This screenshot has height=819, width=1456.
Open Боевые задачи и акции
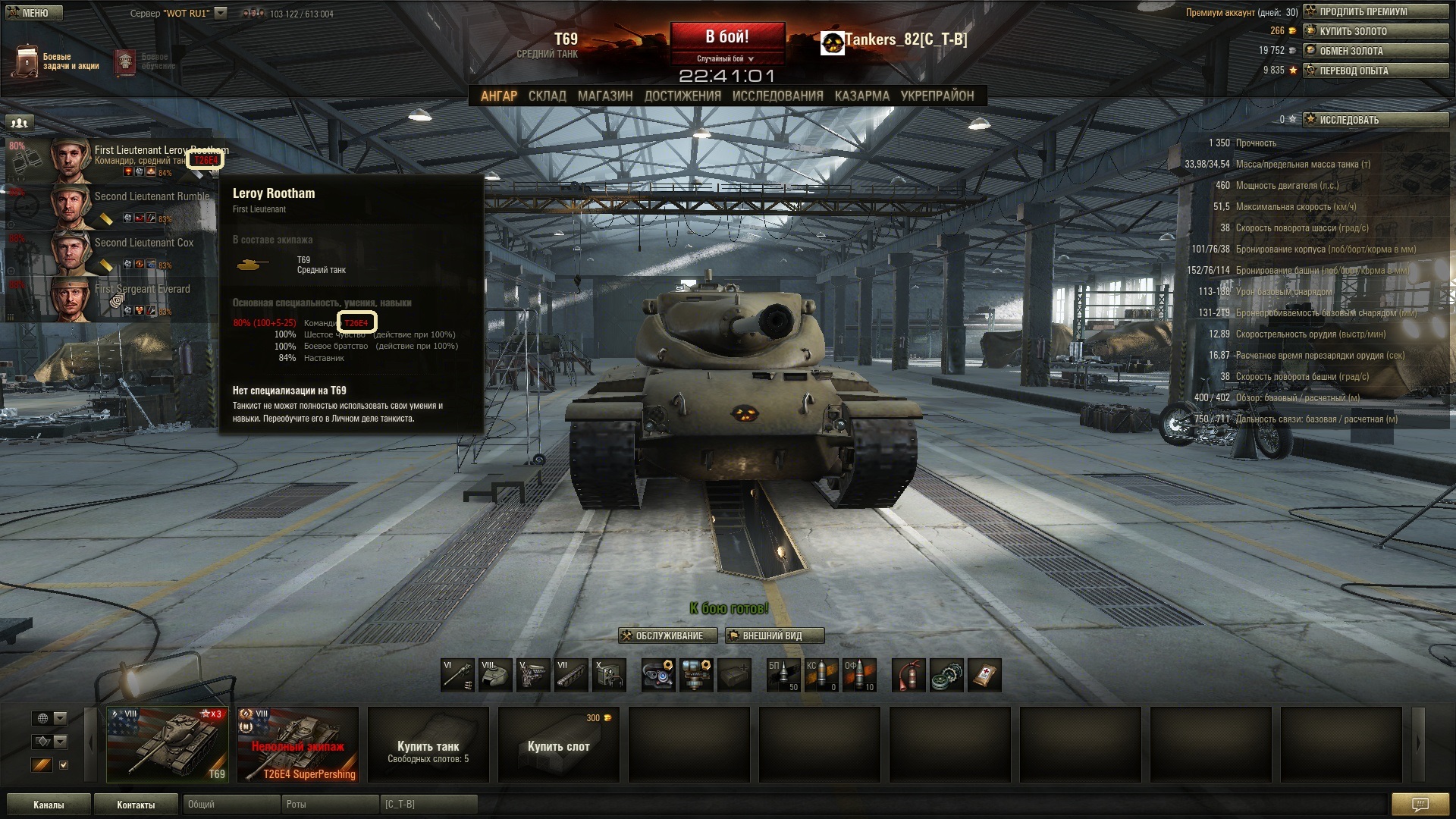click(x=57, y=61)
